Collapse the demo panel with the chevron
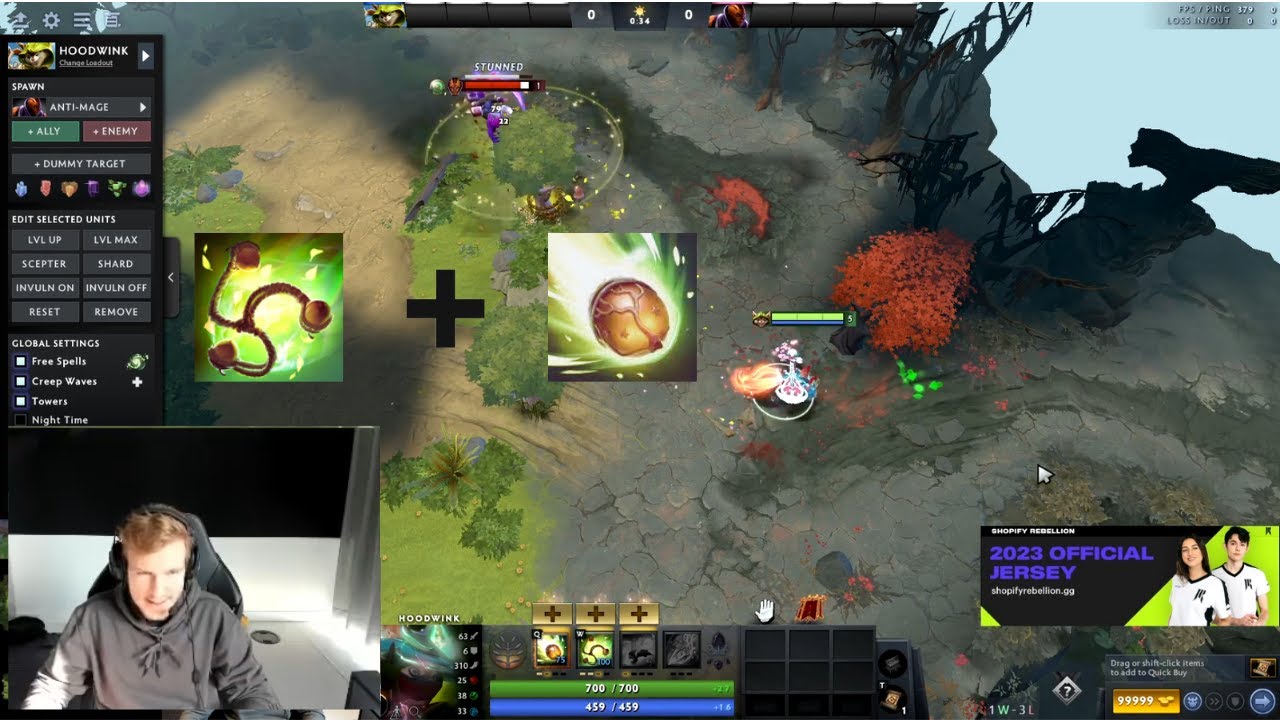This screenshot has width=1280, height=720. [x=170, y=277]
